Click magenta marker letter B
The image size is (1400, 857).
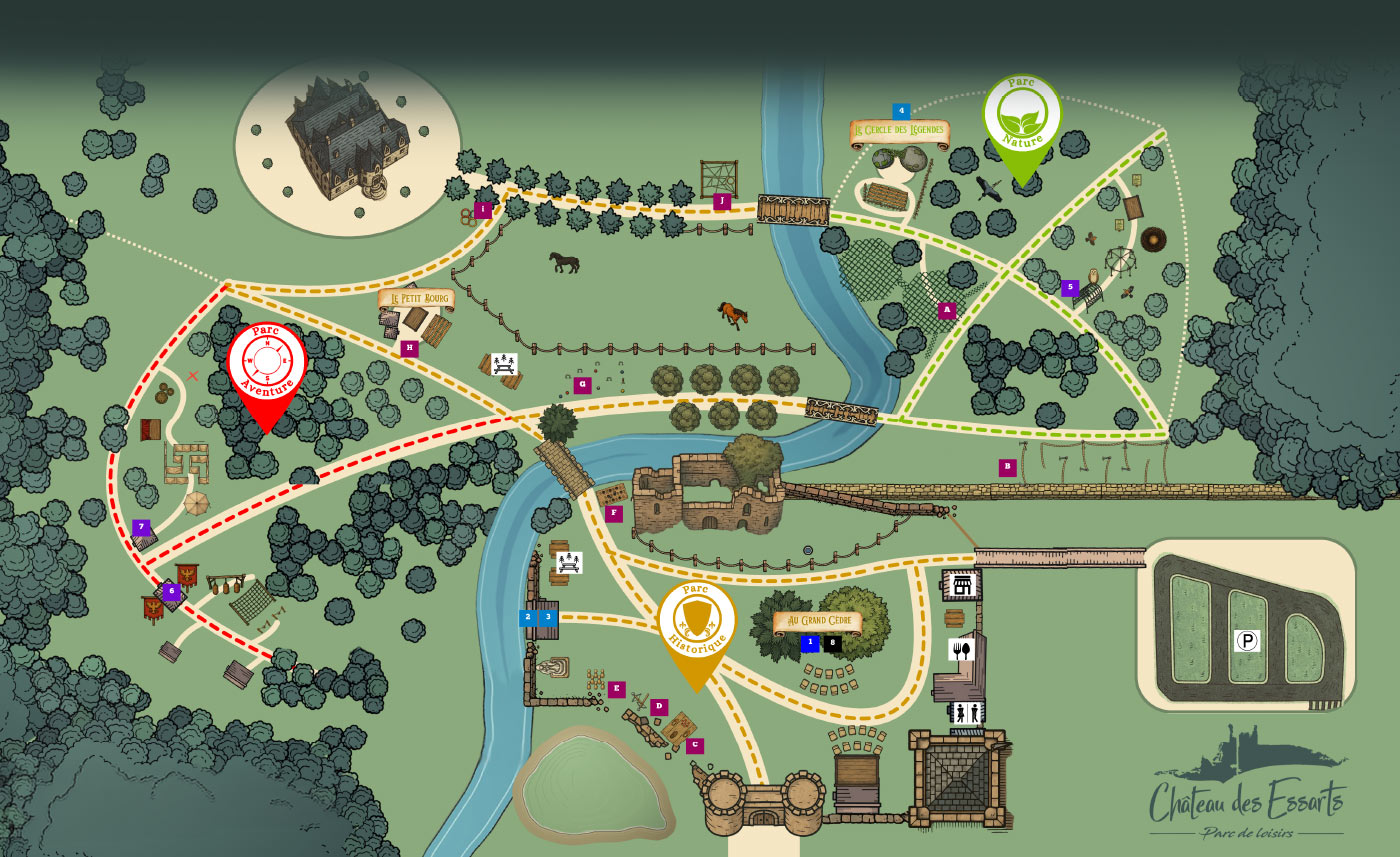1008,466
